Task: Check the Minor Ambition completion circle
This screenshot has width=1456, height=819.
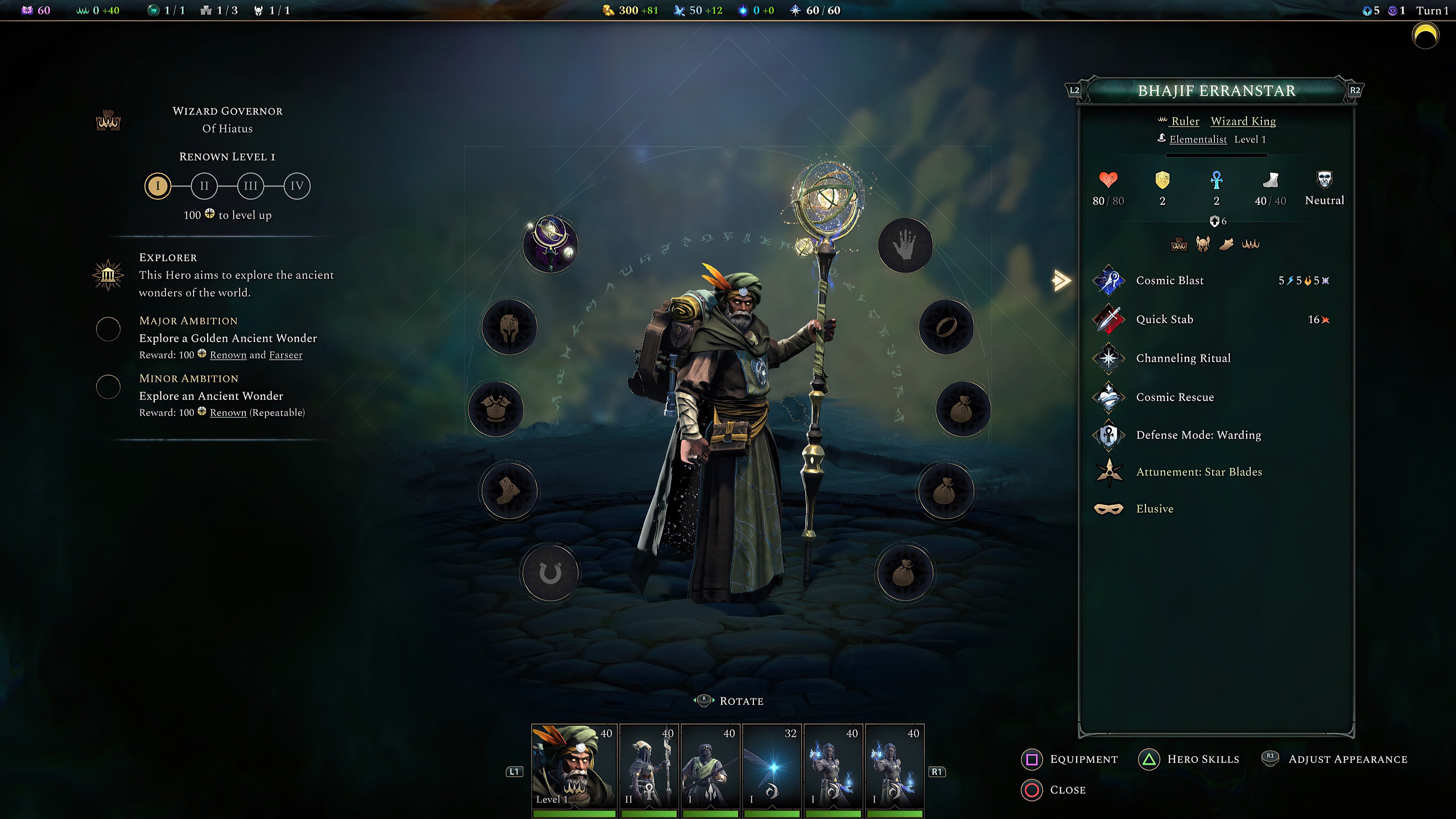Action: click(108, 387)
